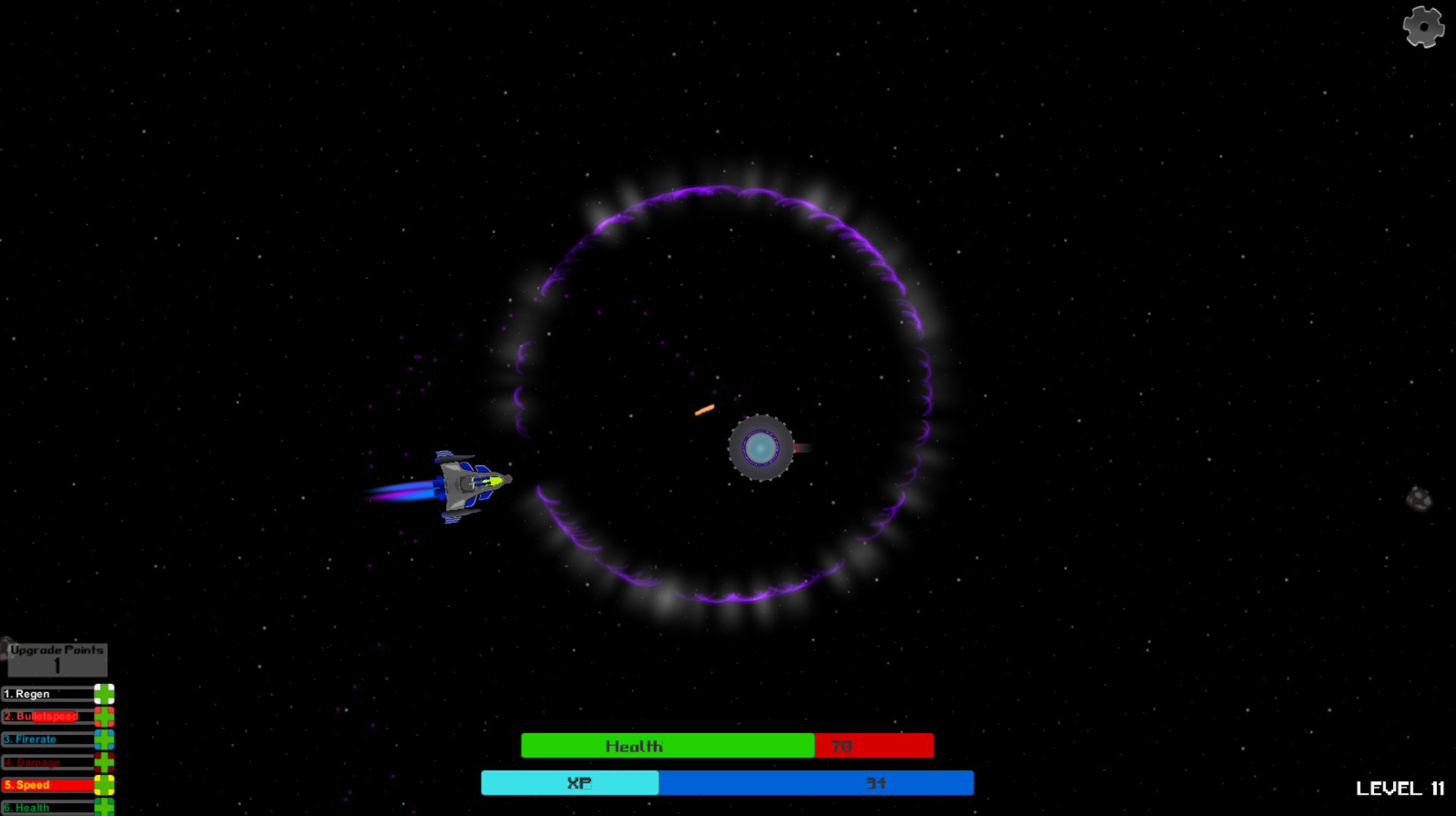The image size is (1456, 816).
Task: Boost Speed with its yellow plus button
Action: coord(104,785)
